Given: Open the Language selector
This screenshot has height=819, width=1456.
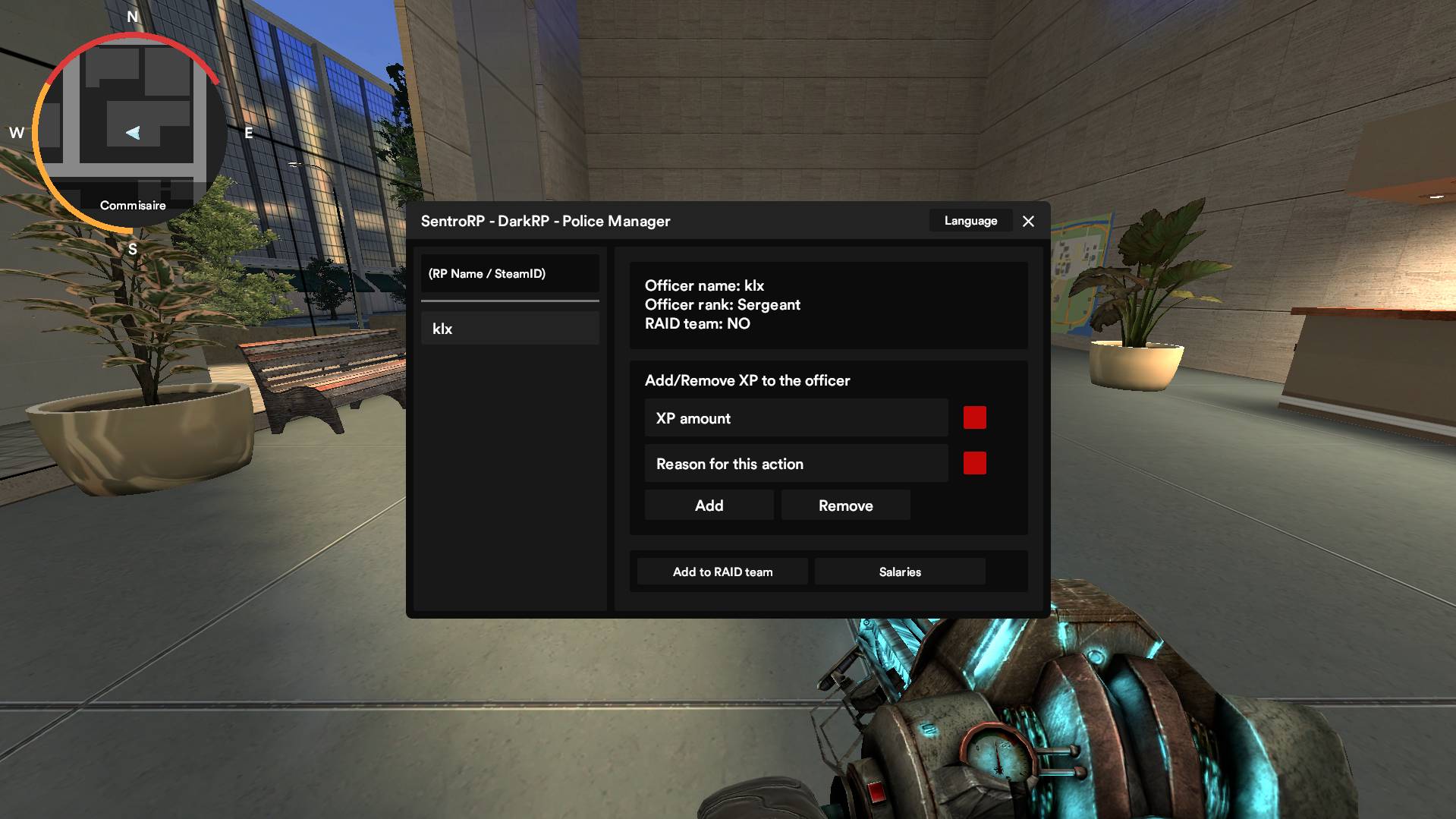Looking at the screenshot, I should pyautogui.click(x=970, y=221).
